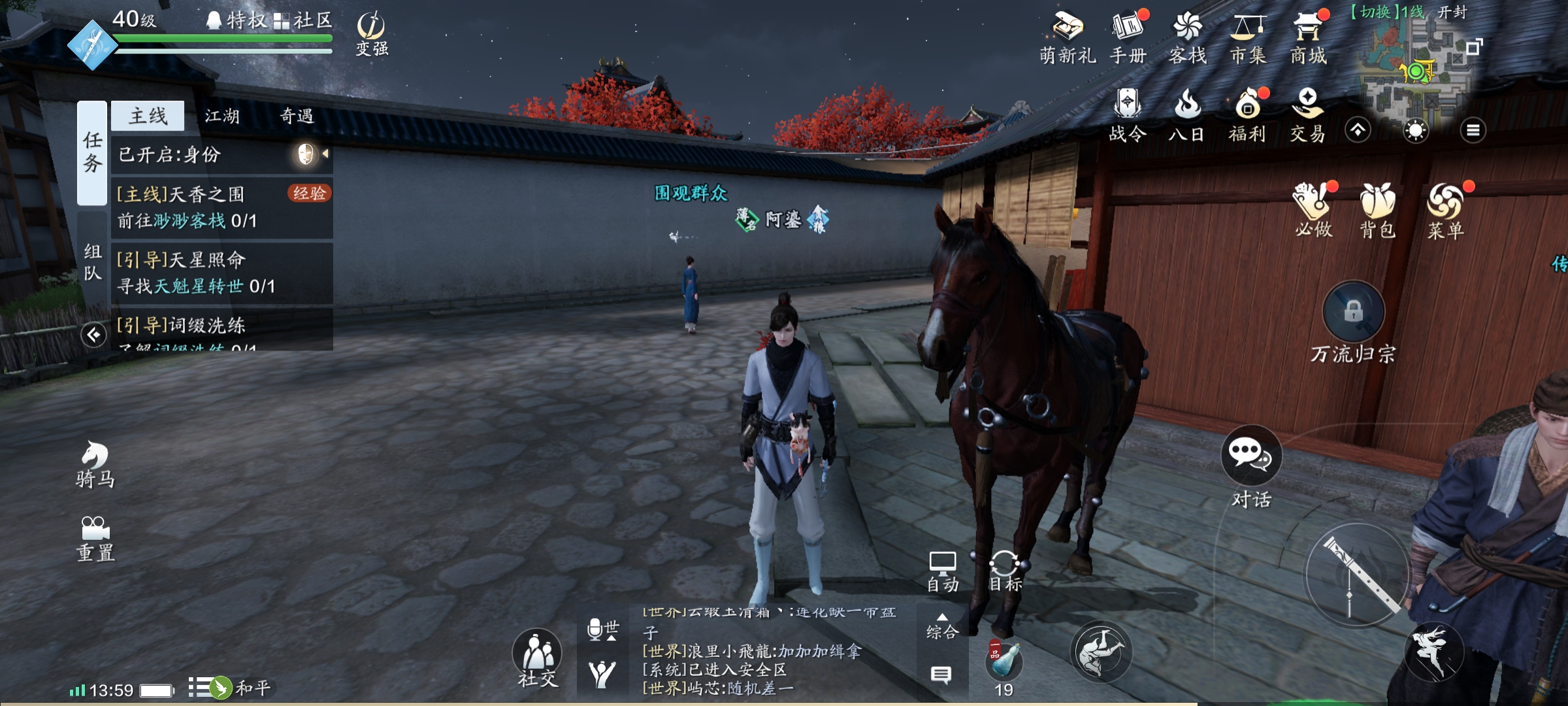Open the 战令 battle pass
The image size is (1568, 706).
tap(1128, 116)
